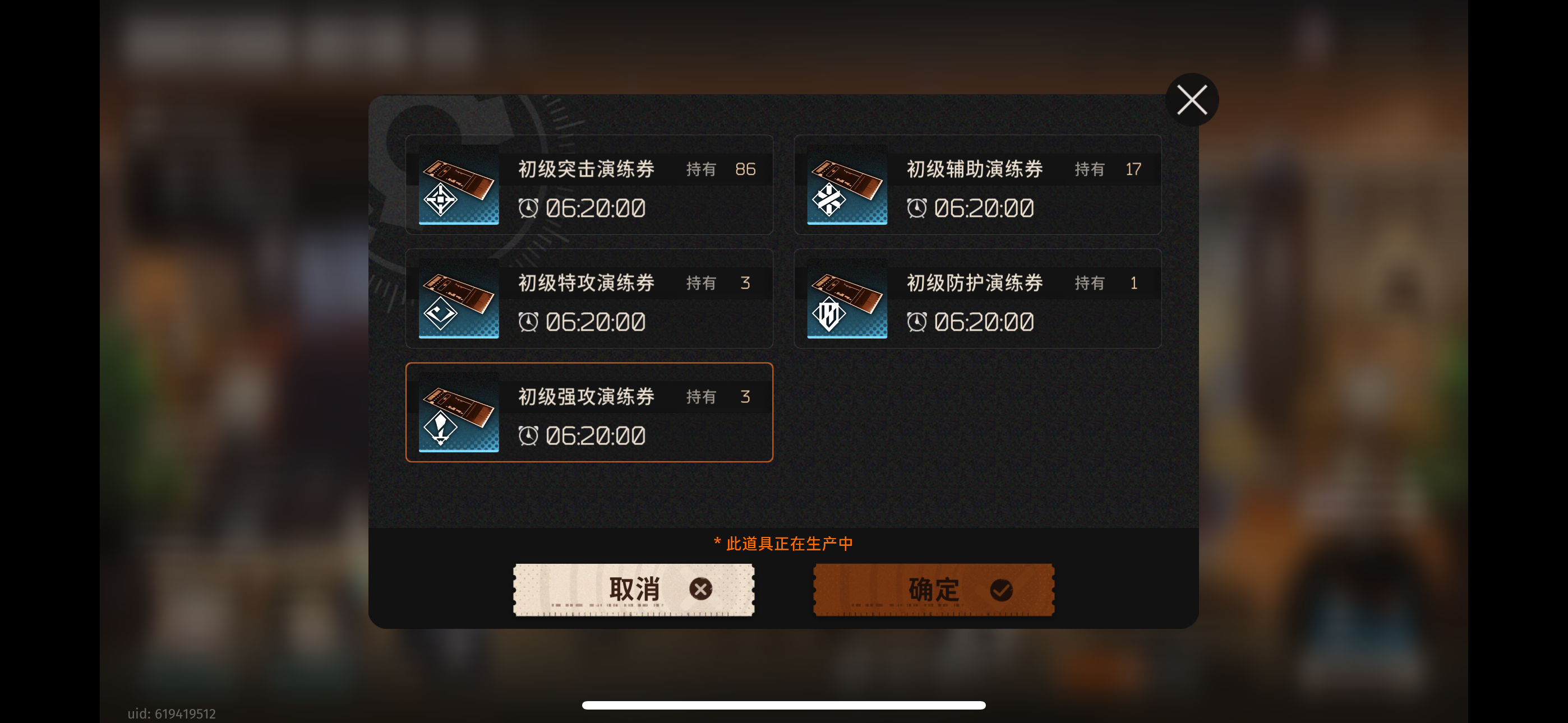Image resolution: width=1568 pixels, height=723 pixels.
Task: Select the 初级防护演练券 entry card
Action: [977, 299]
